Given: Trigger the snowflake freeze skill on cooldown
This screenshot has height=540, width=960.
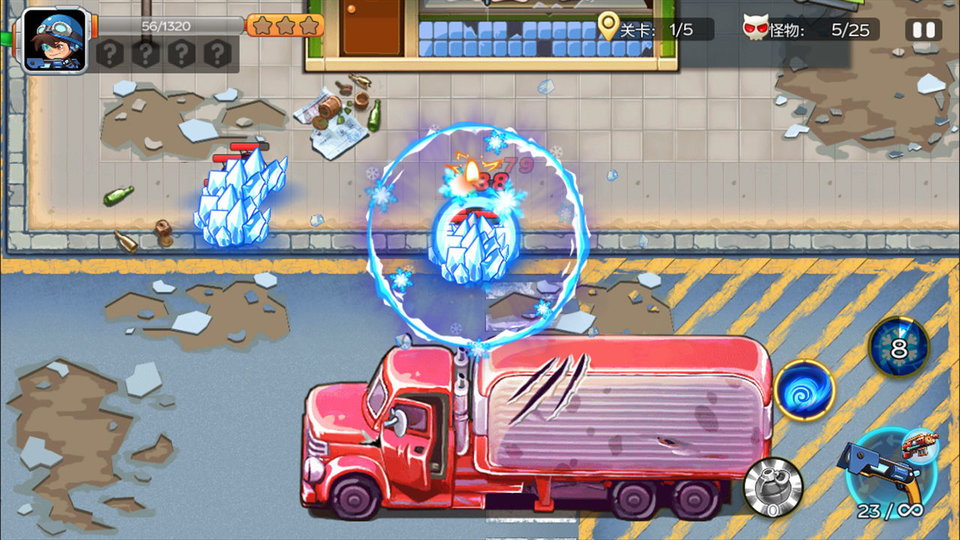Looking at the screenshot, I should click(897, 348).
